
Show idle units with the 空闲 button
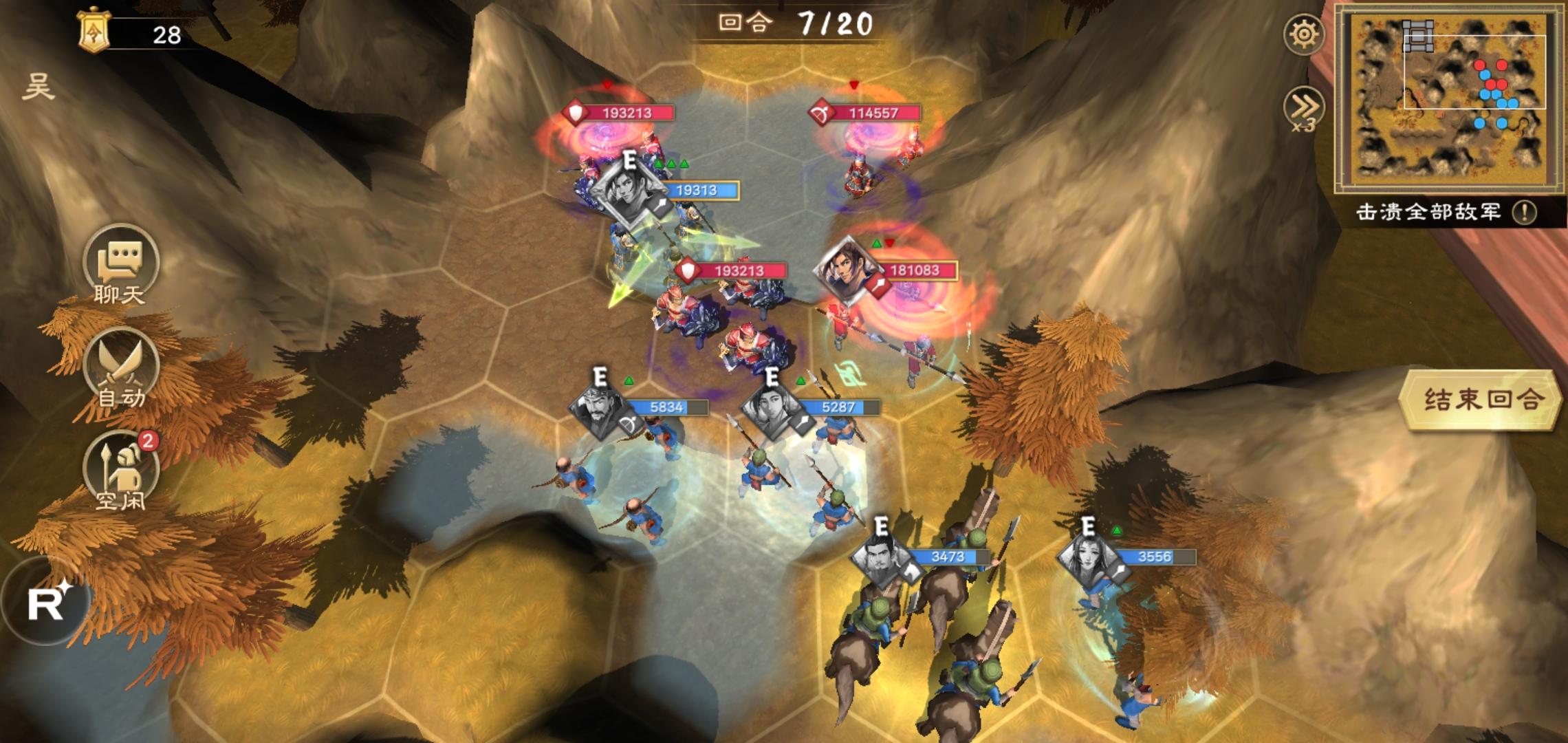(121, 471)
